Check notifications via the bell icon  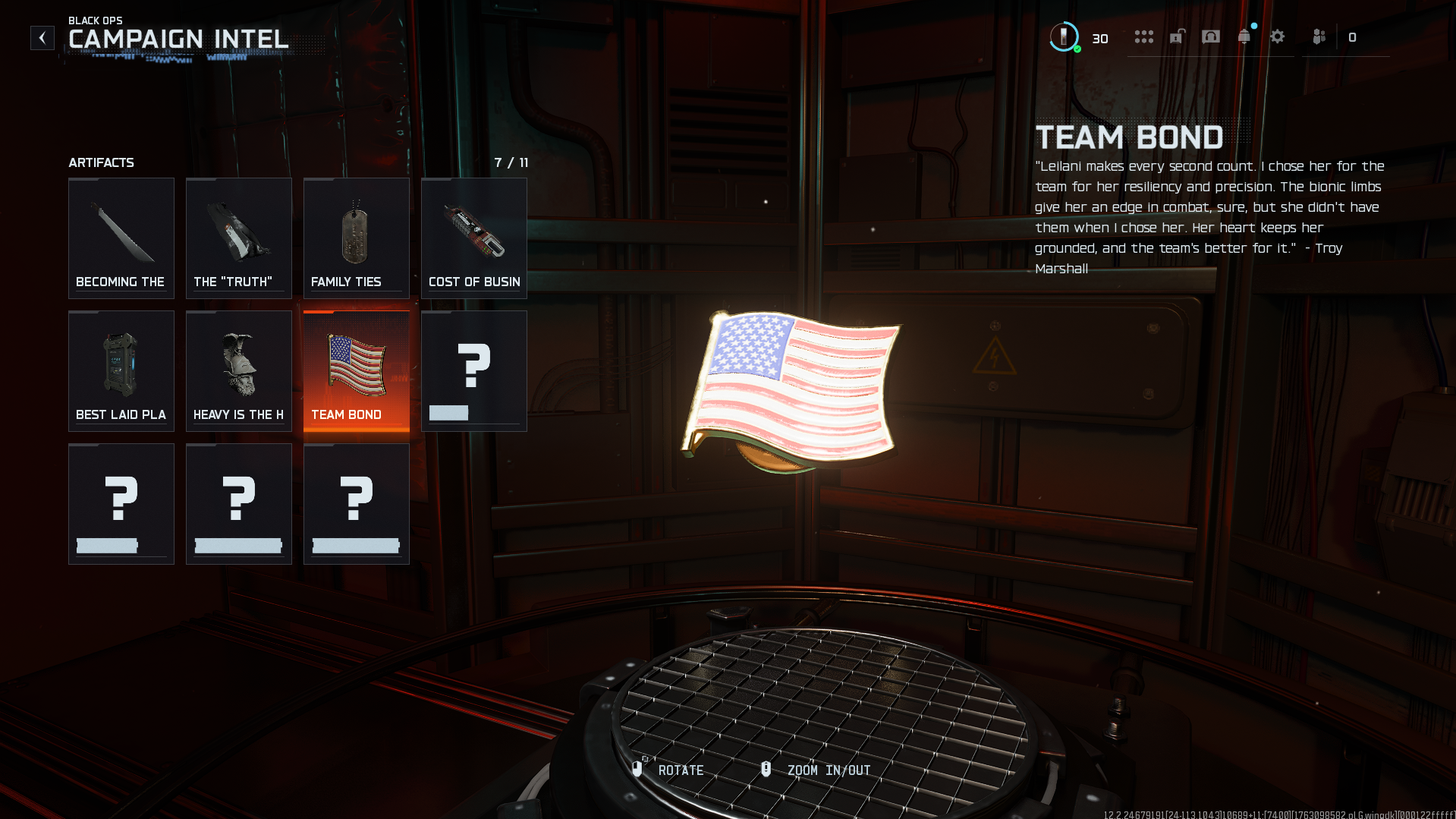pos(1244,37)
